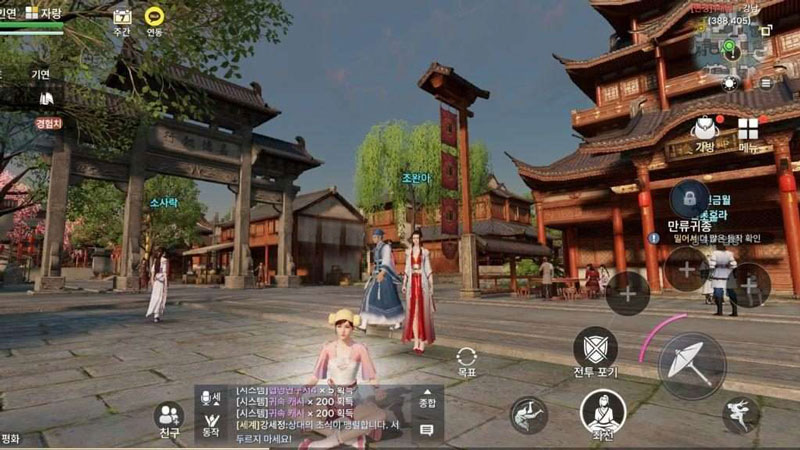The image size is (800, 450).
Task: Tap the microphone voice chat button
Action: point(207,397)
